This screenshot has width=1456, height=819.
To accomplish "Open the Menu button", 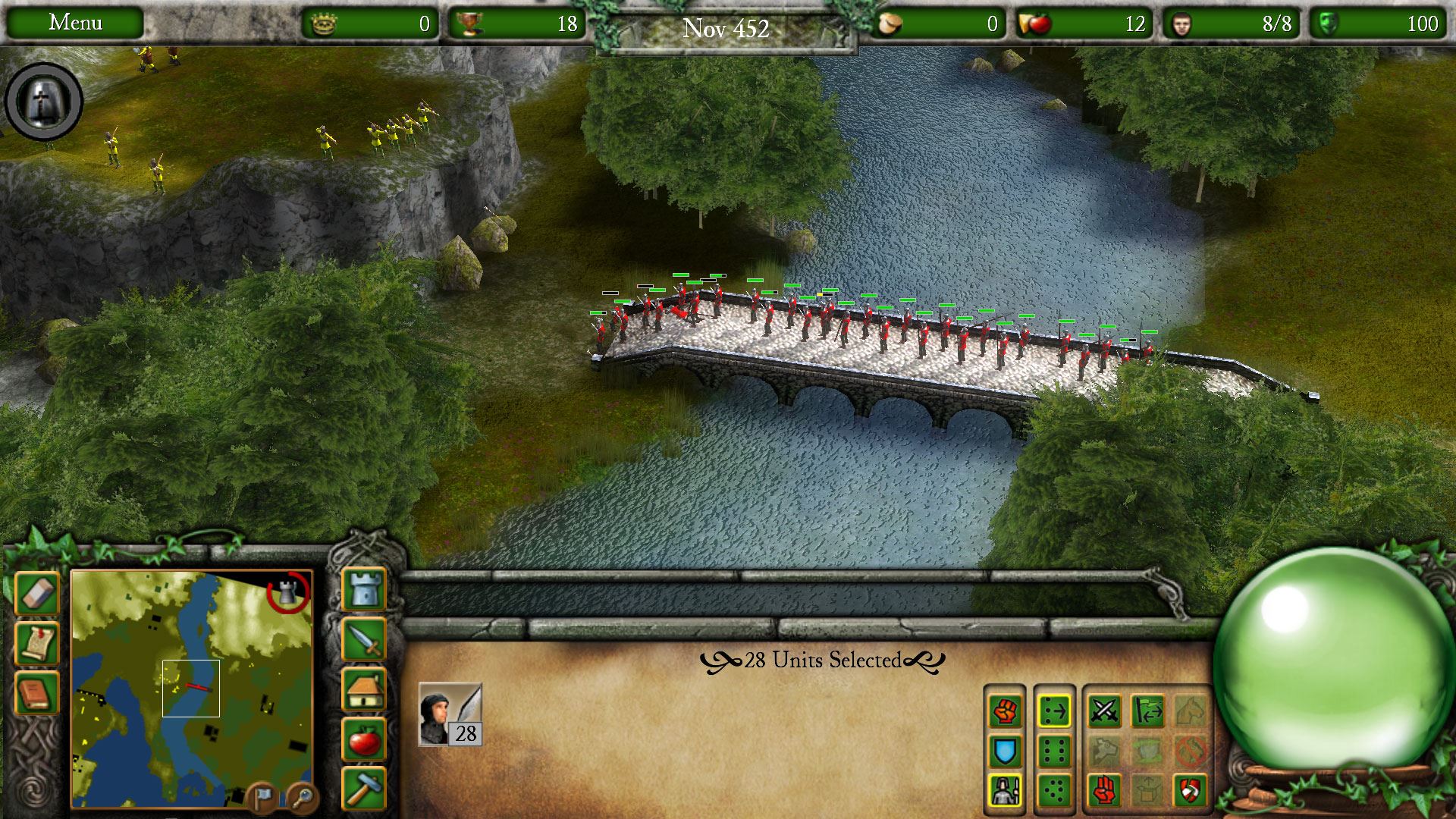I will (x=75, y=23).
